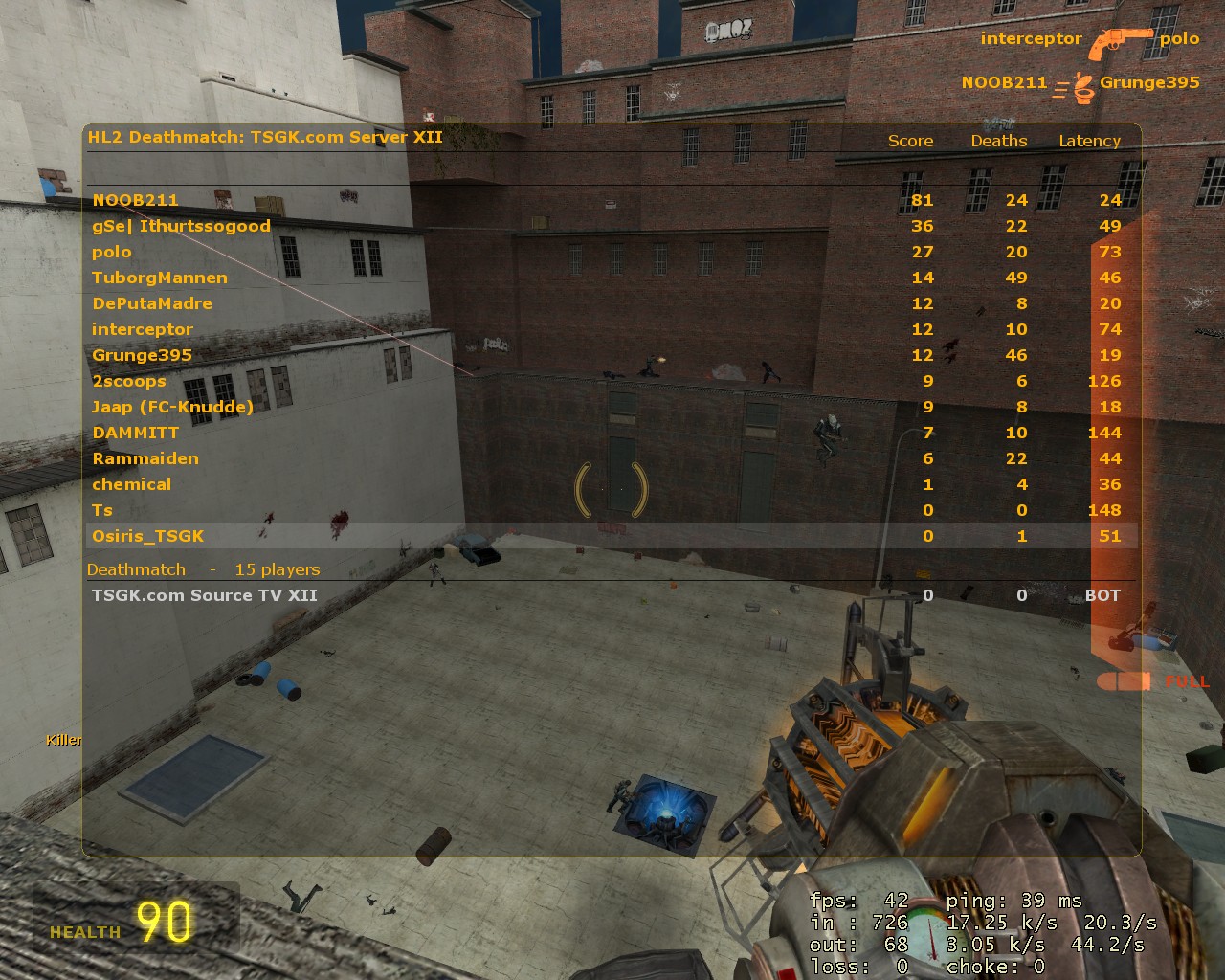Expand the Score column header
Viewport: 1225px width, 980px height.
click(x=909, y=141)
